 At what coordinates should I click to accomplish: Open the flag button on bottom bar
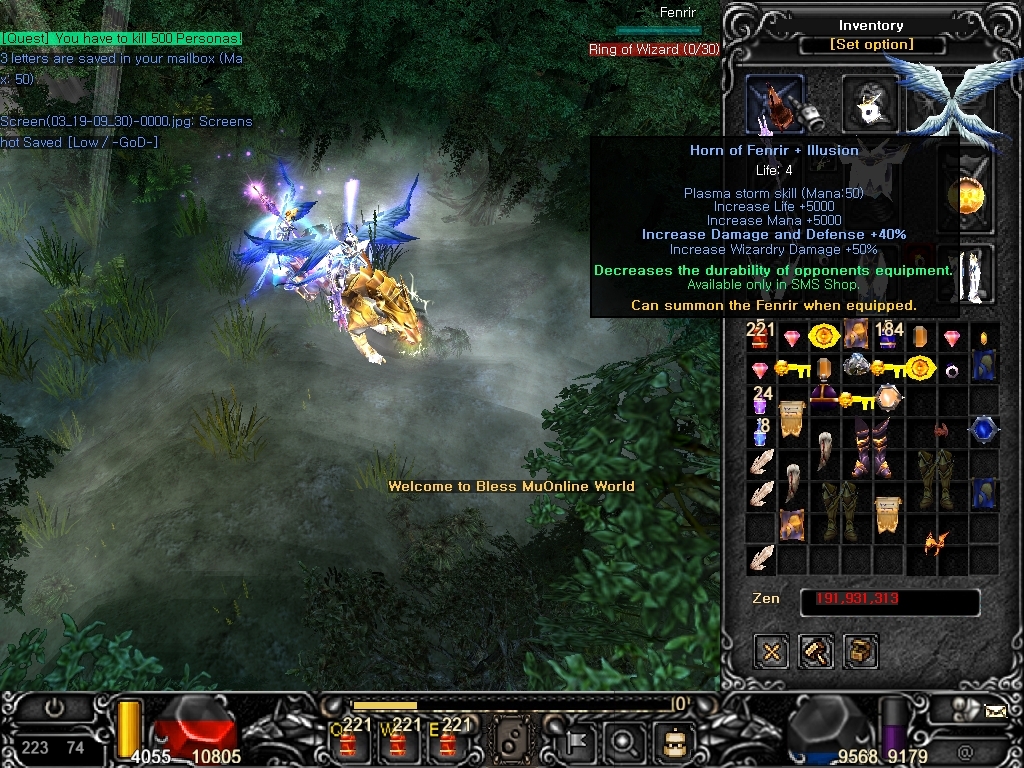click(577, 741)
